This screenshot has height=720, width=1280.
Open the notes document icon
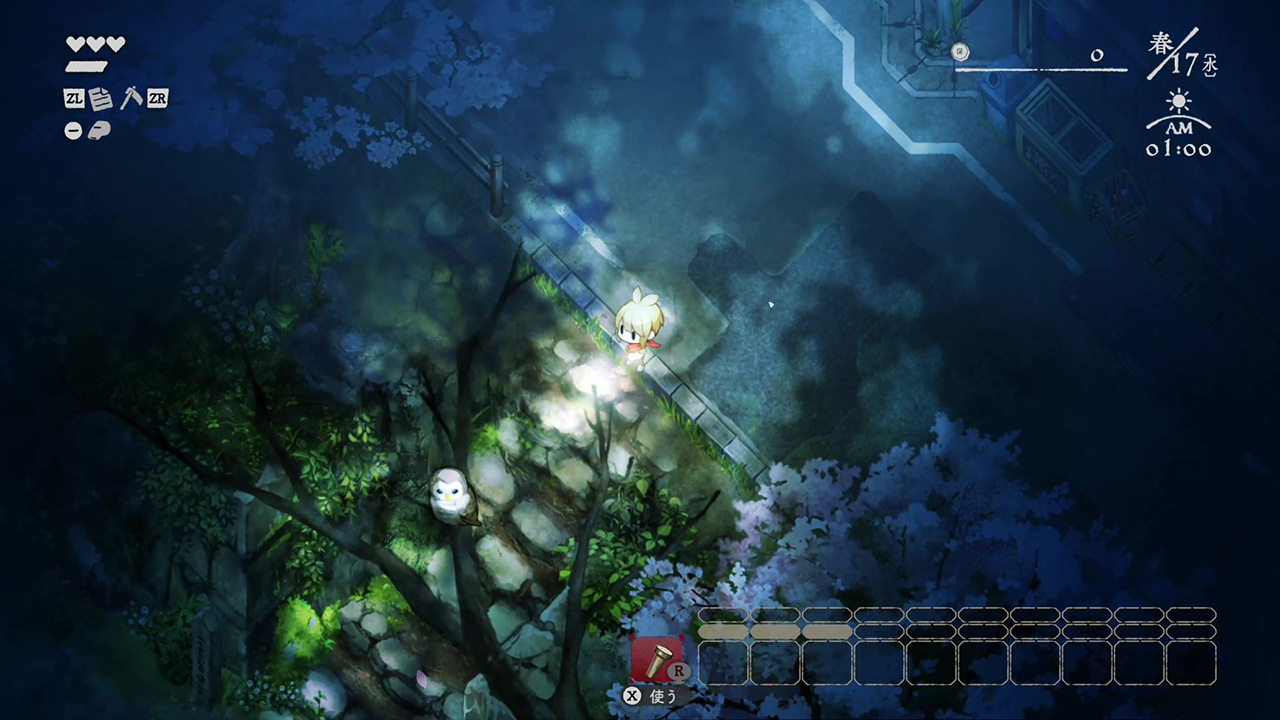coord(101,98)
